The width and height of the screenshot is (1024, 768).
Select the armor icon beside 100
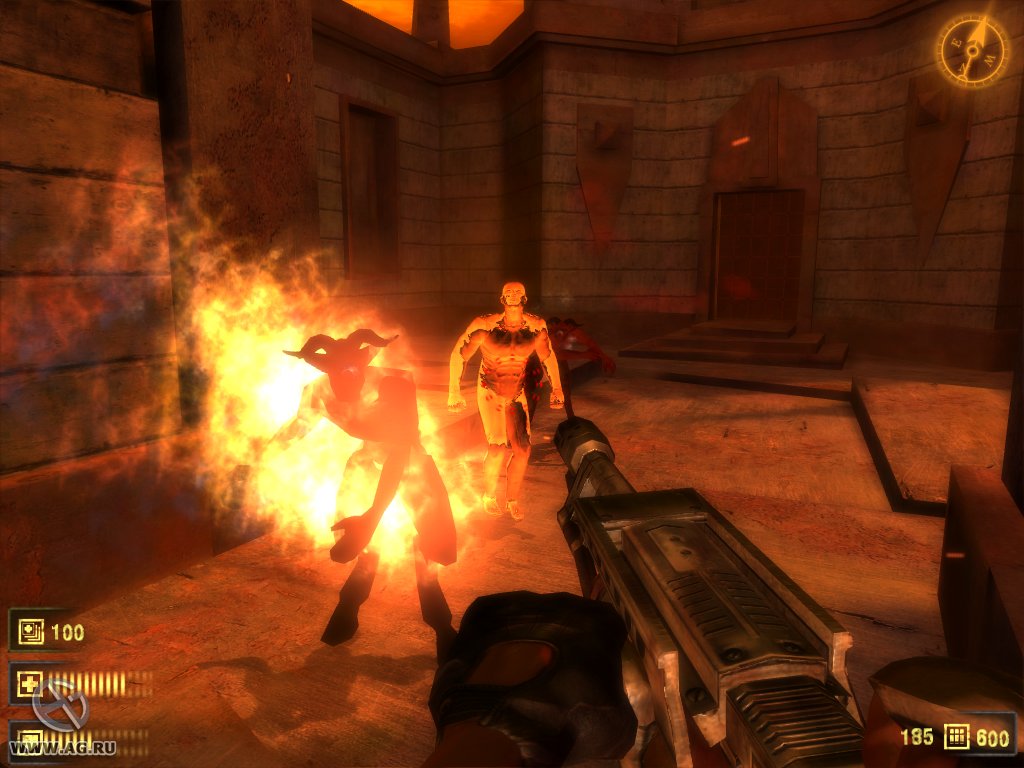click(28, 631)
